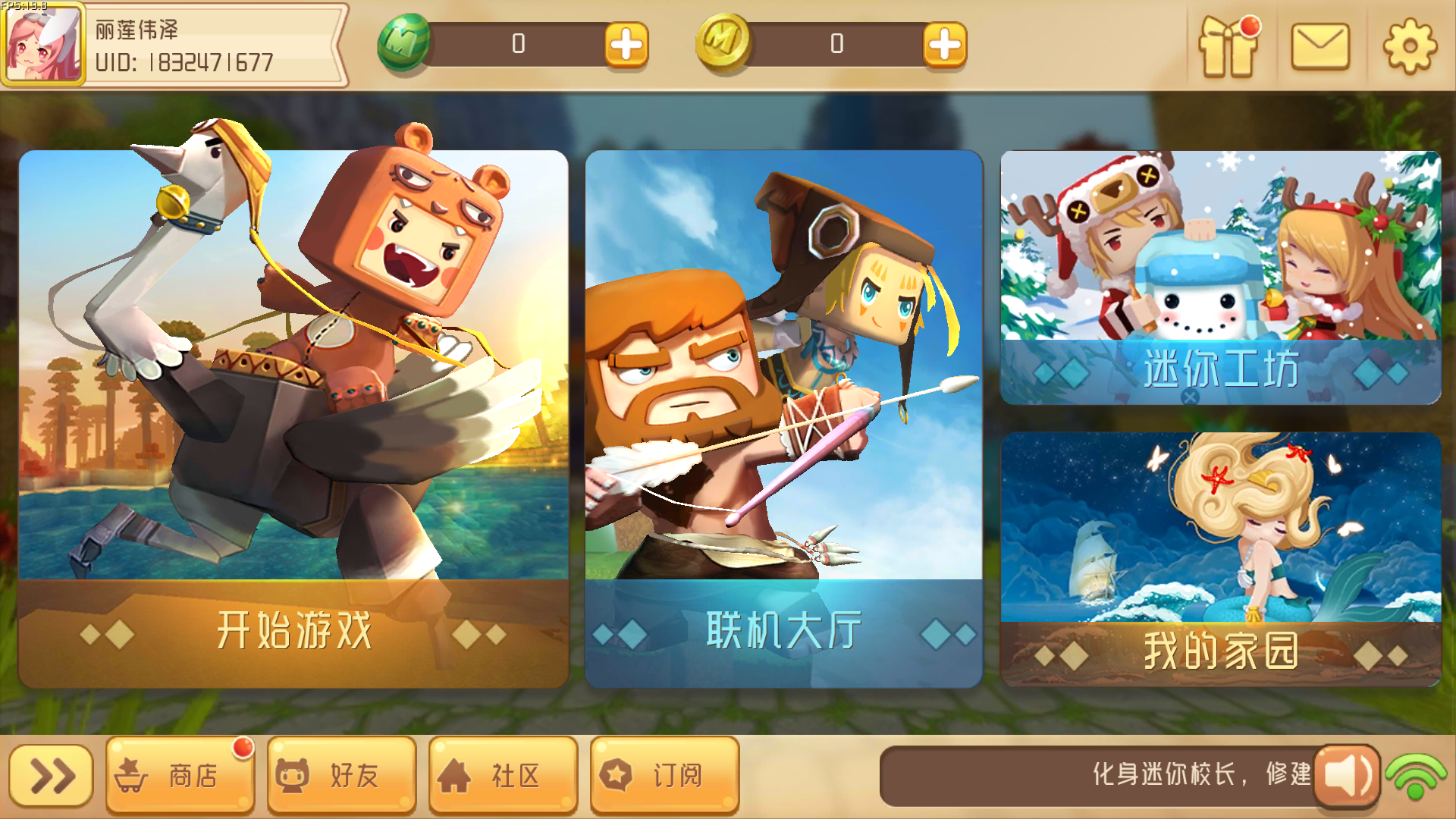Open the game settings gear
The image size is (1456, 819).
coord(1410,47)
